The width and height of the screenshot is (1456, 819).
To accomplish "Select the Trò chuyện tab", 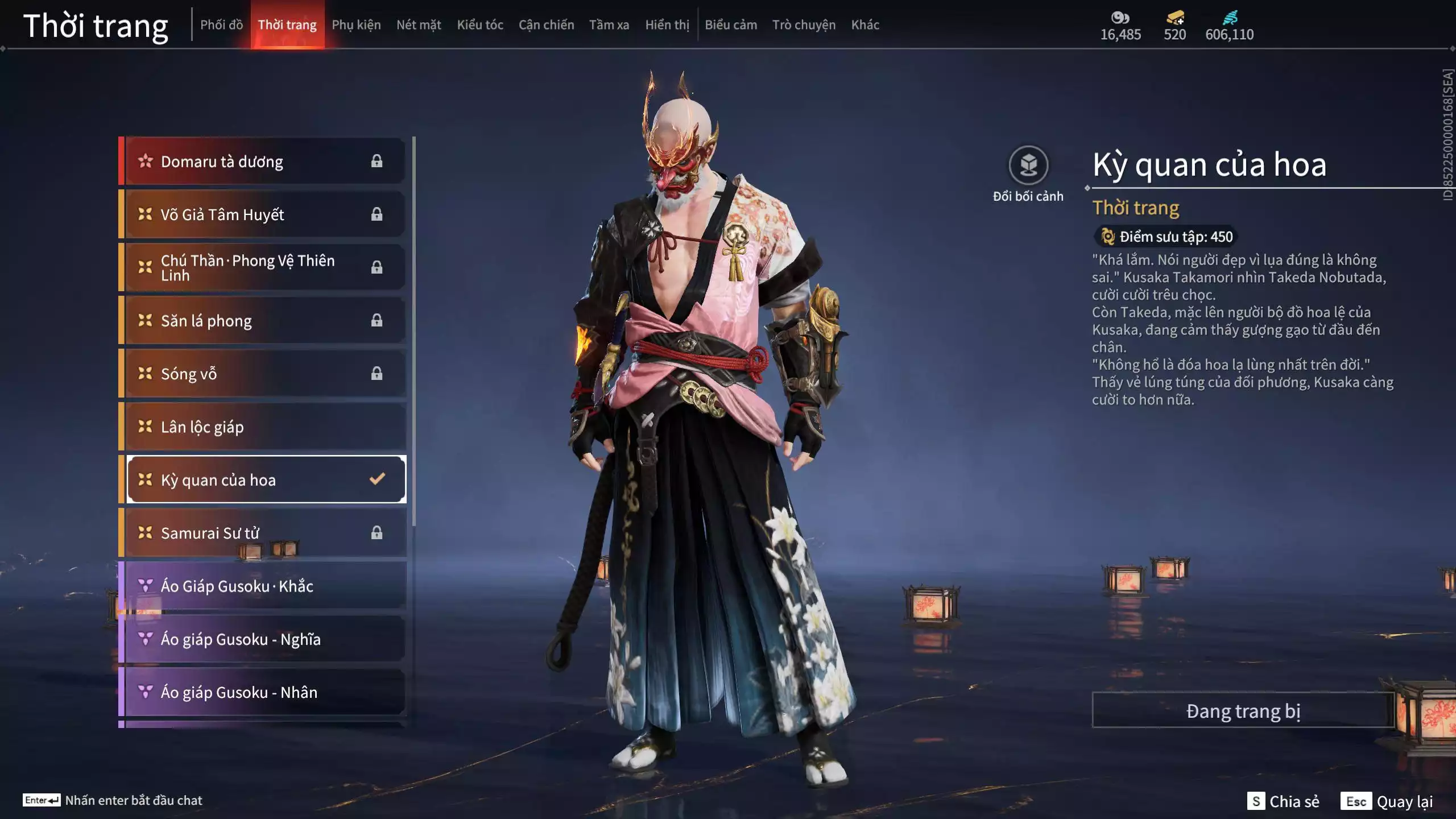I will coord(803,25).
